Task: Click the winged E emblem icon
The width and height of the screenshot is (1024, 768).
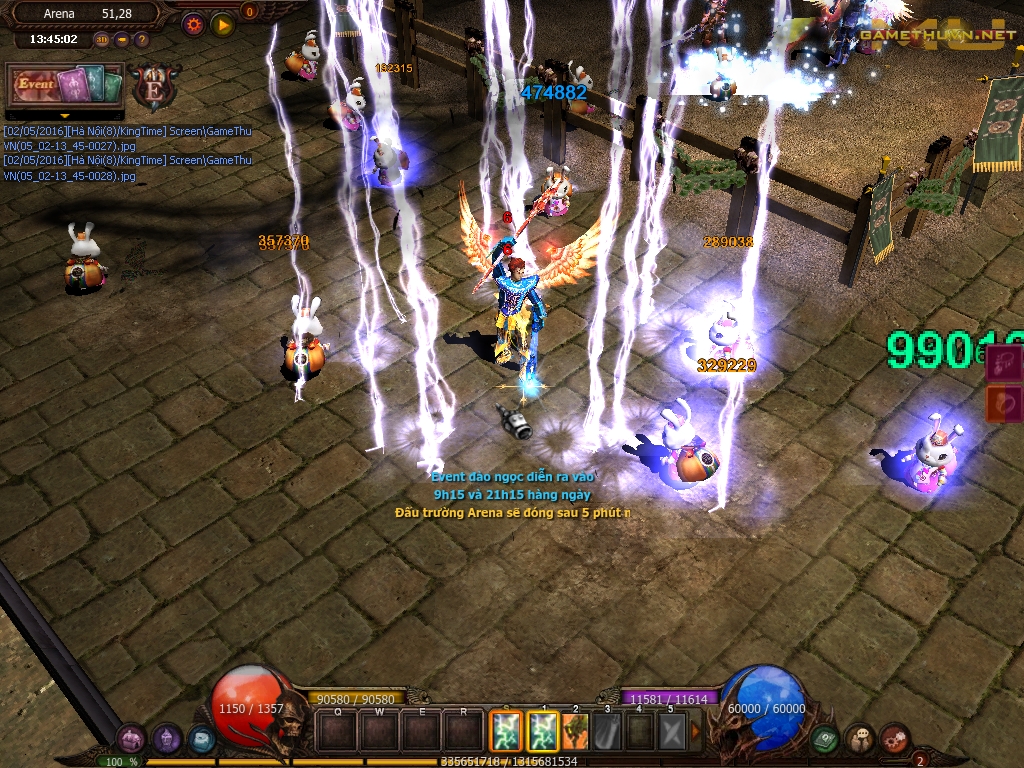Action: pyautogui.click(x=155, y=86)
